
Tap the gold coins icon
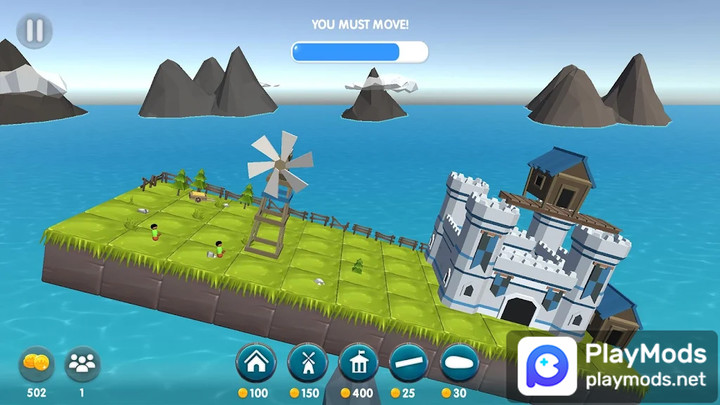coord(36,364)
